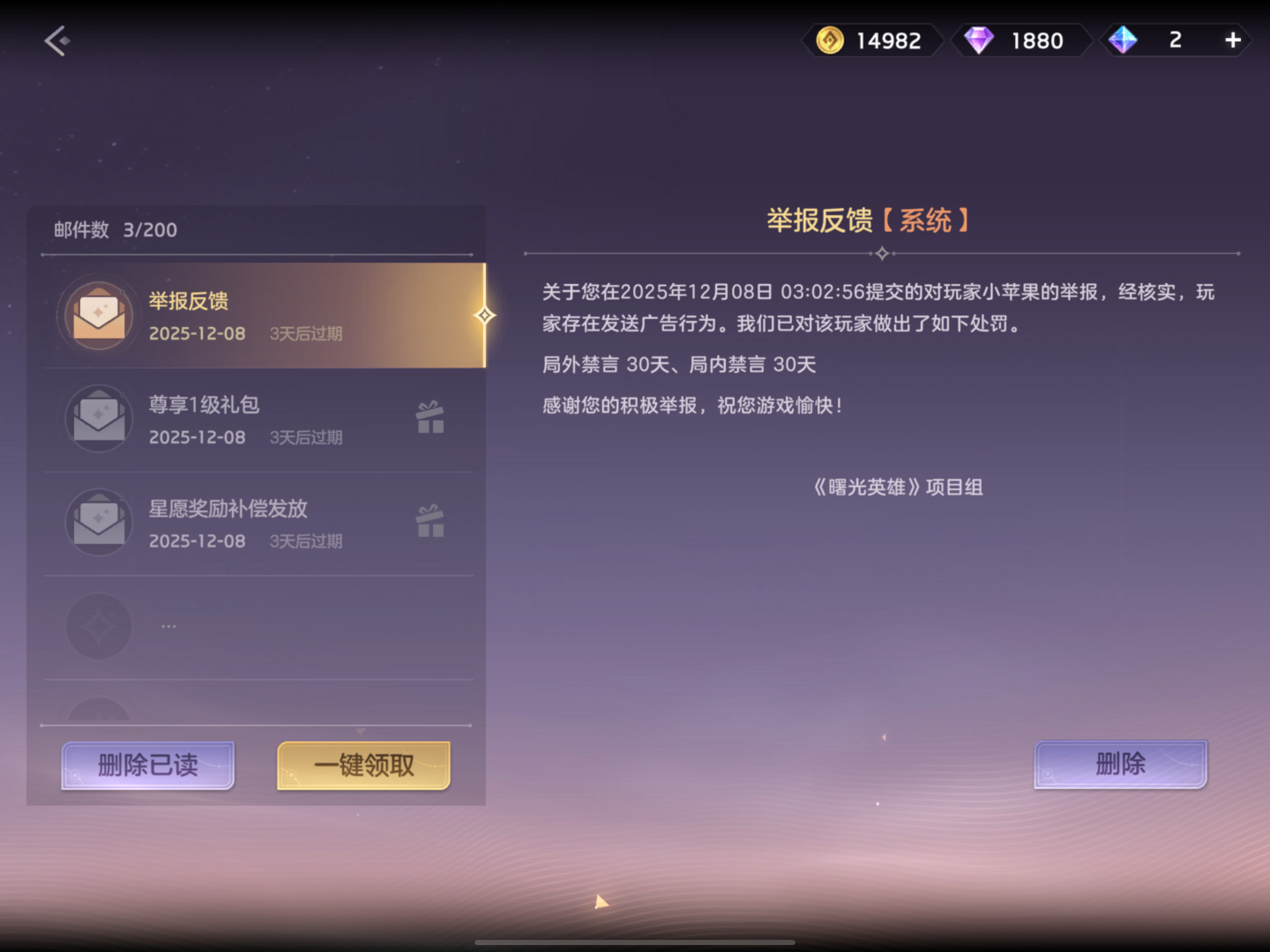
Task: Click the envelope icon of 星愿奖励补偿发放
Action: 99,522
